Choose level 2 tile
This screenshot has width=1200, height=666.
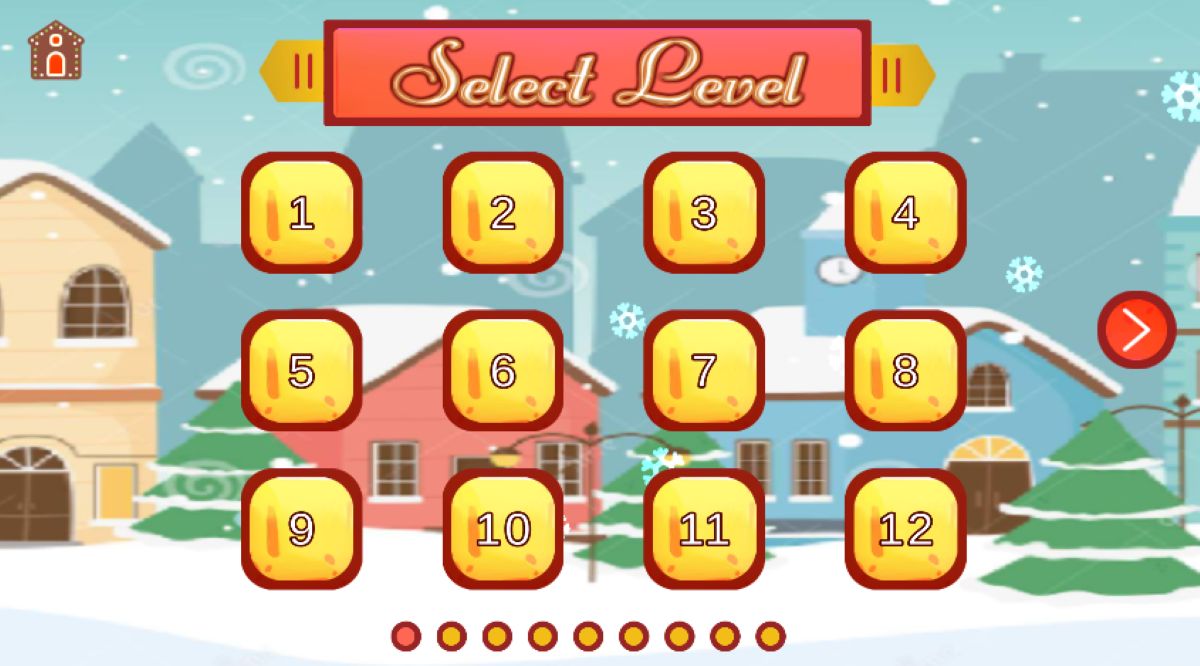tap(502, 213)
